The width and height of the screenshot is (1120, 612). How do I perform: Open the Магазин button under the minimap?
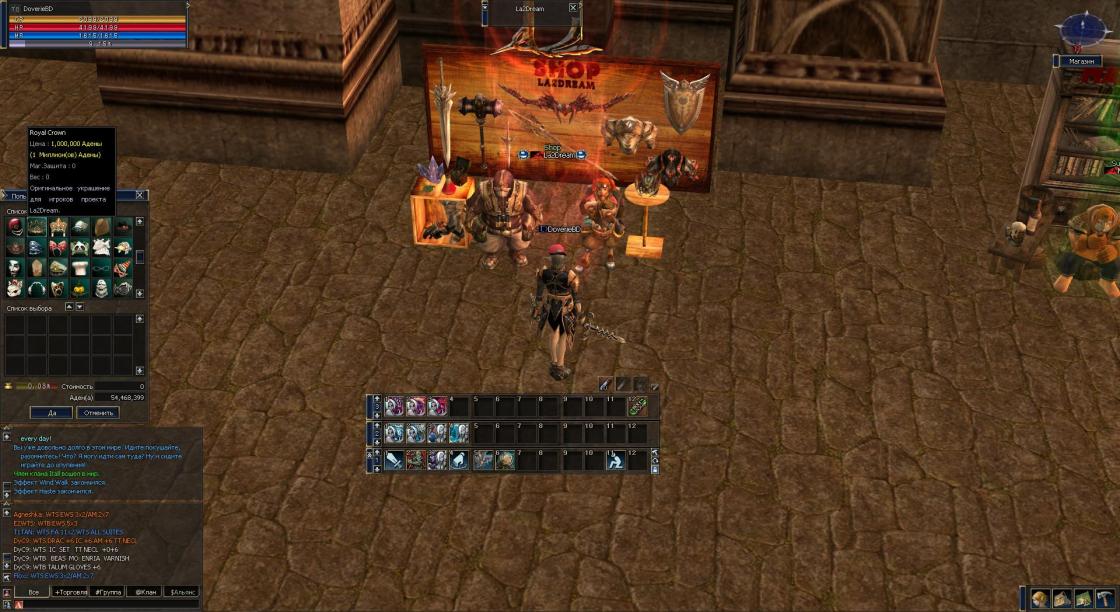pyautogui.click(x=1080, y=61)
